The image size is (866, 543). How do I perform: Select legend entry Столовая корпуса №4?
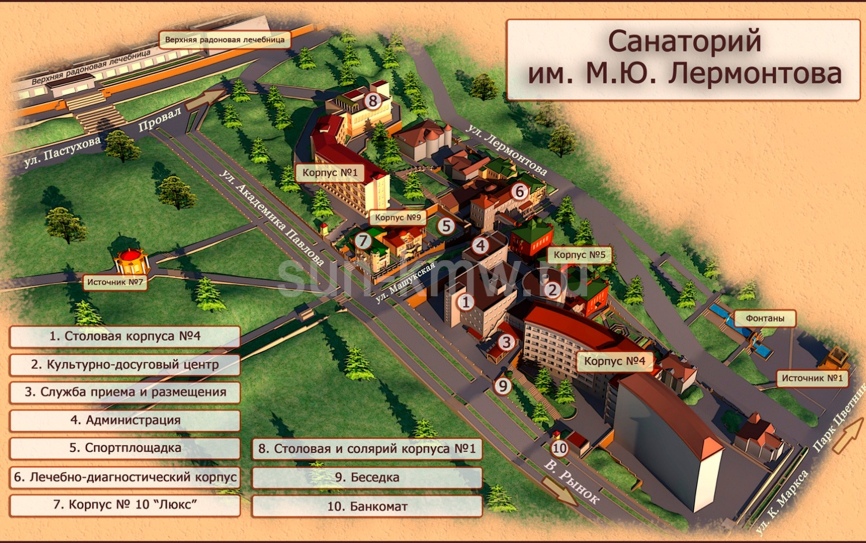124,336
